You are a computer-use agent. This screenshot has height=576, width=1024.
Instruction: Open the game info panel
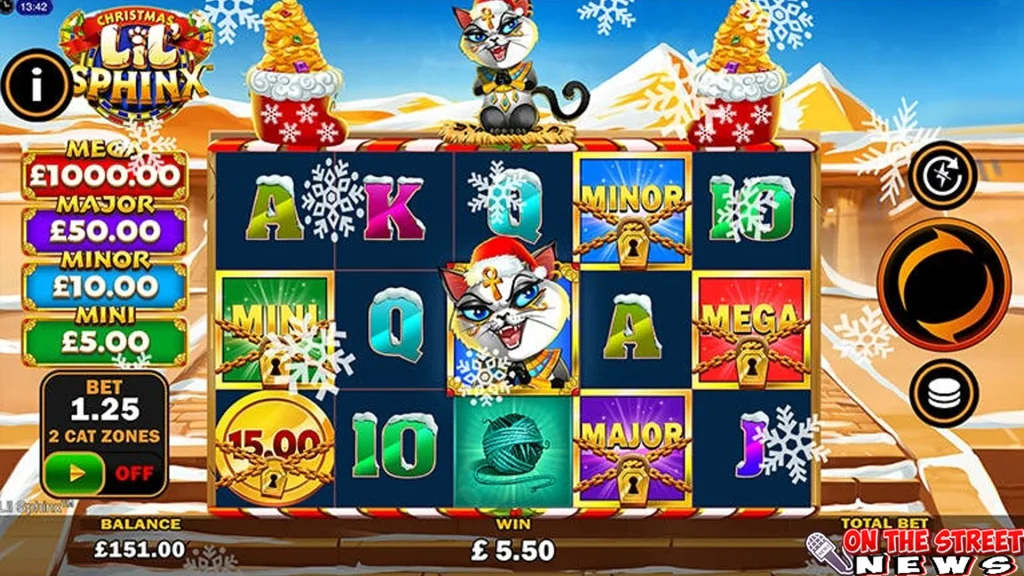pyautogui.click(x=37, y=87)
